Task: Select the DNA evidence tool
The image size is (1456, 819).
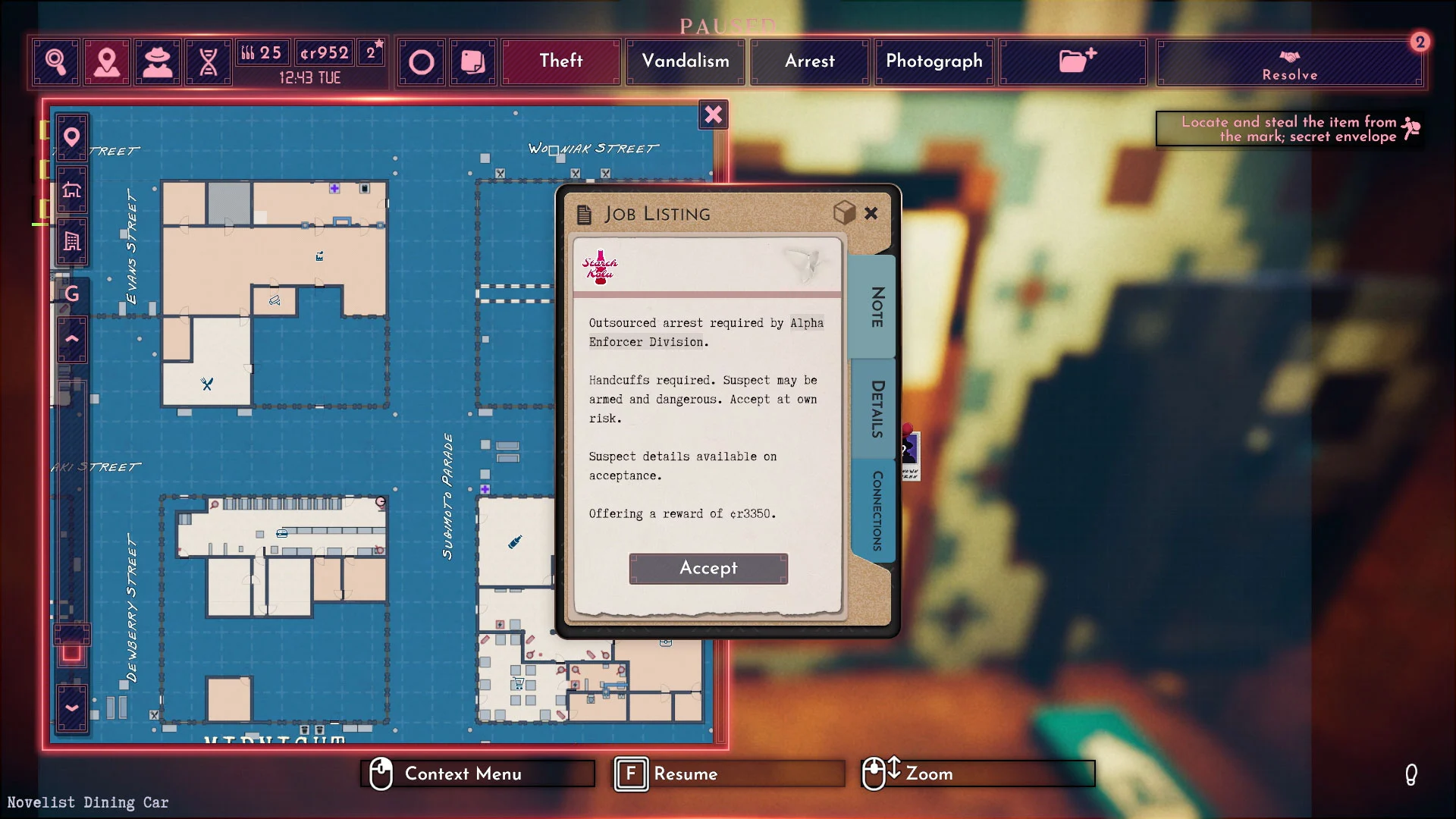Action: coord(207,61)
